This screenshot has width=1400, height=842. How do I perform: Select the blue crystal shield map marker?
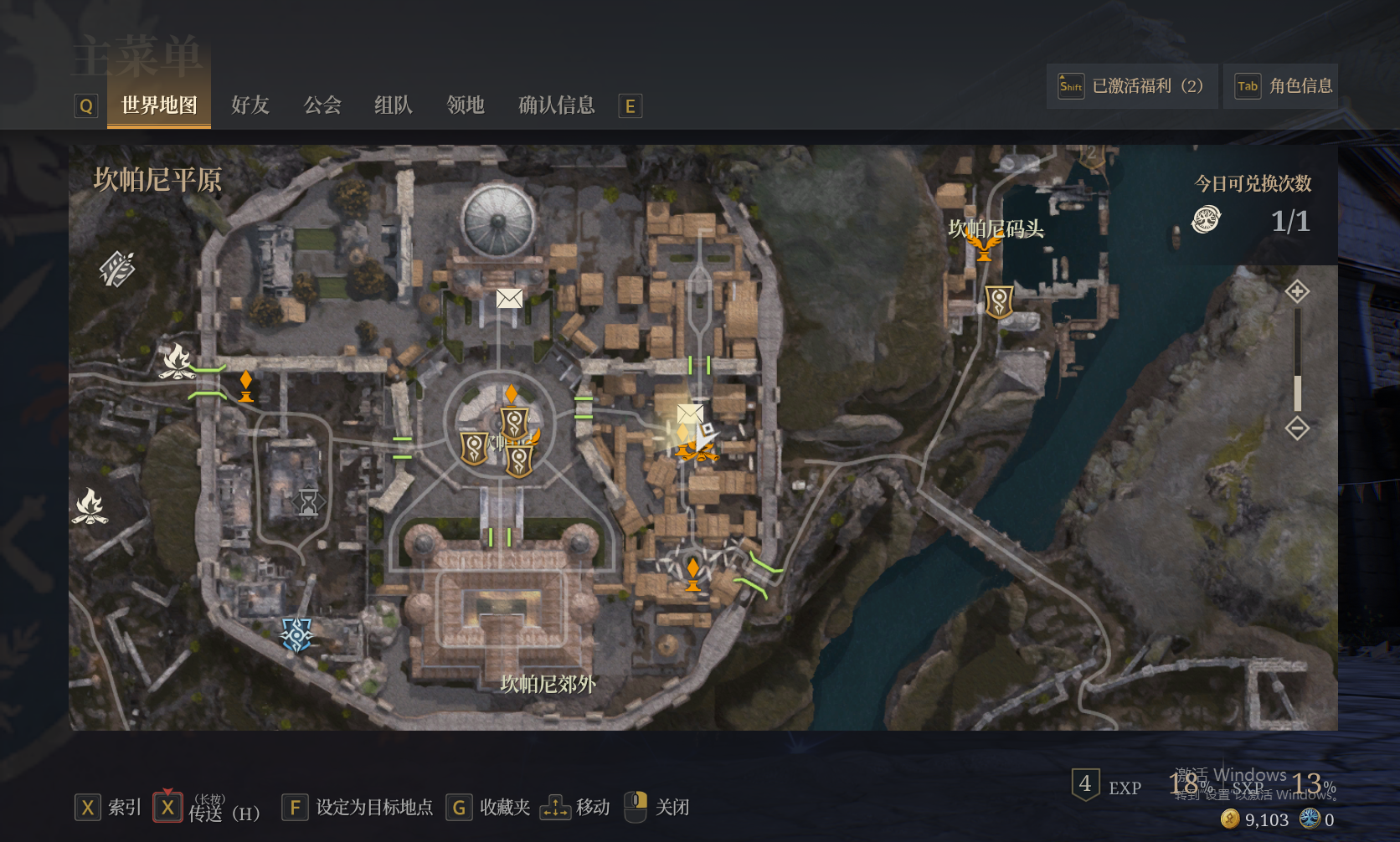click(296, 634)
